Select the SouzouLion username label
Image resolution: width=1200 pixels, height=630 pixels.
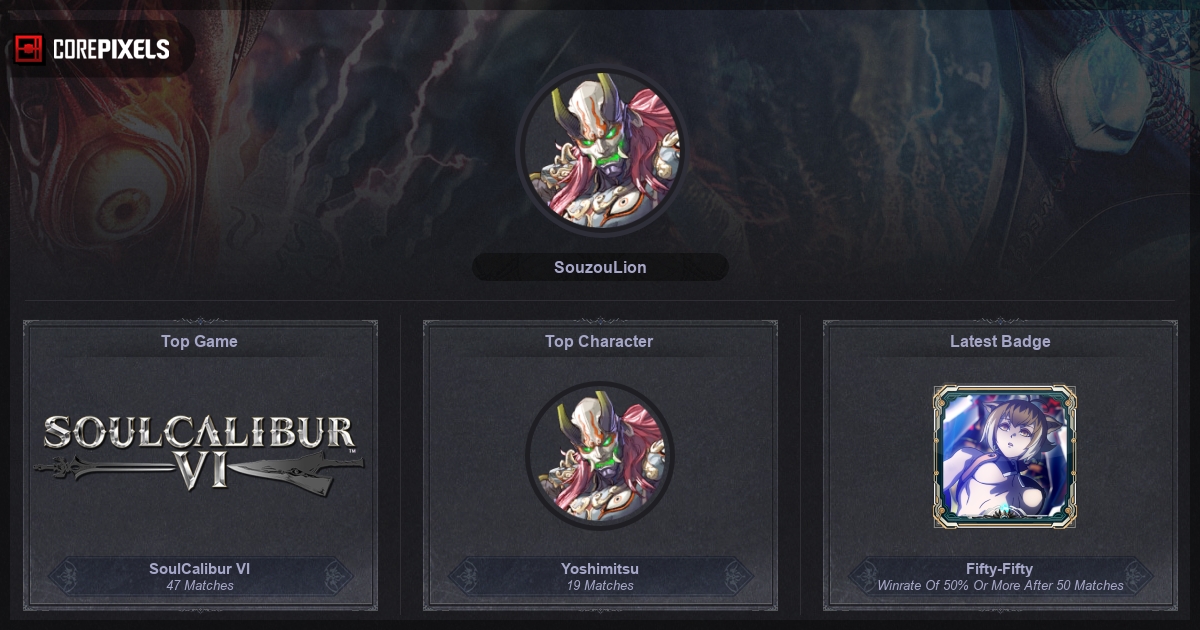600,267
